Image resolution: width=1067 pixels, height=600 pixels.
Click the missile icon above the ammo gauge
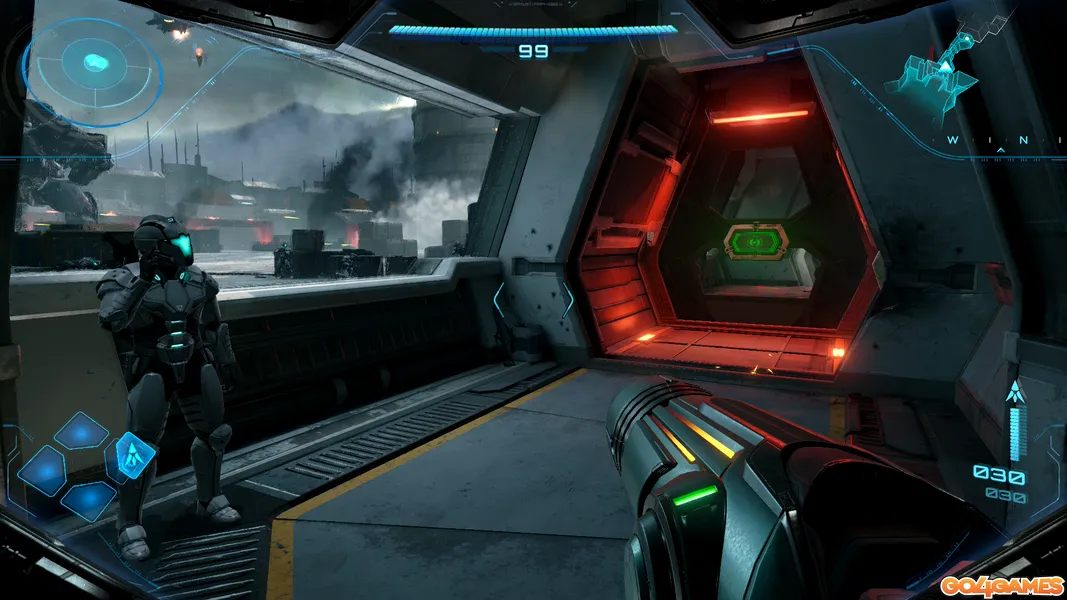click(x=1015, y=392)
